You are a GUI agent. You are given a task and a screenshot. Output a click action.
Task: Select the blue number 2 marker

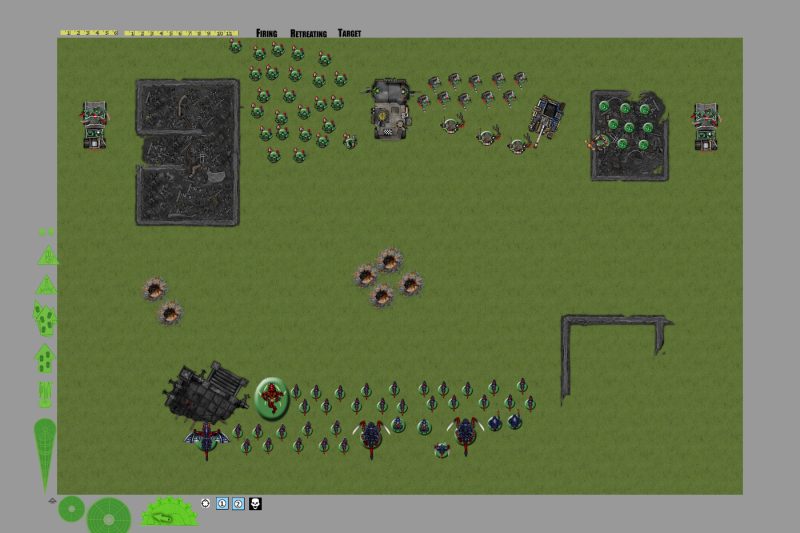(238, 503)
